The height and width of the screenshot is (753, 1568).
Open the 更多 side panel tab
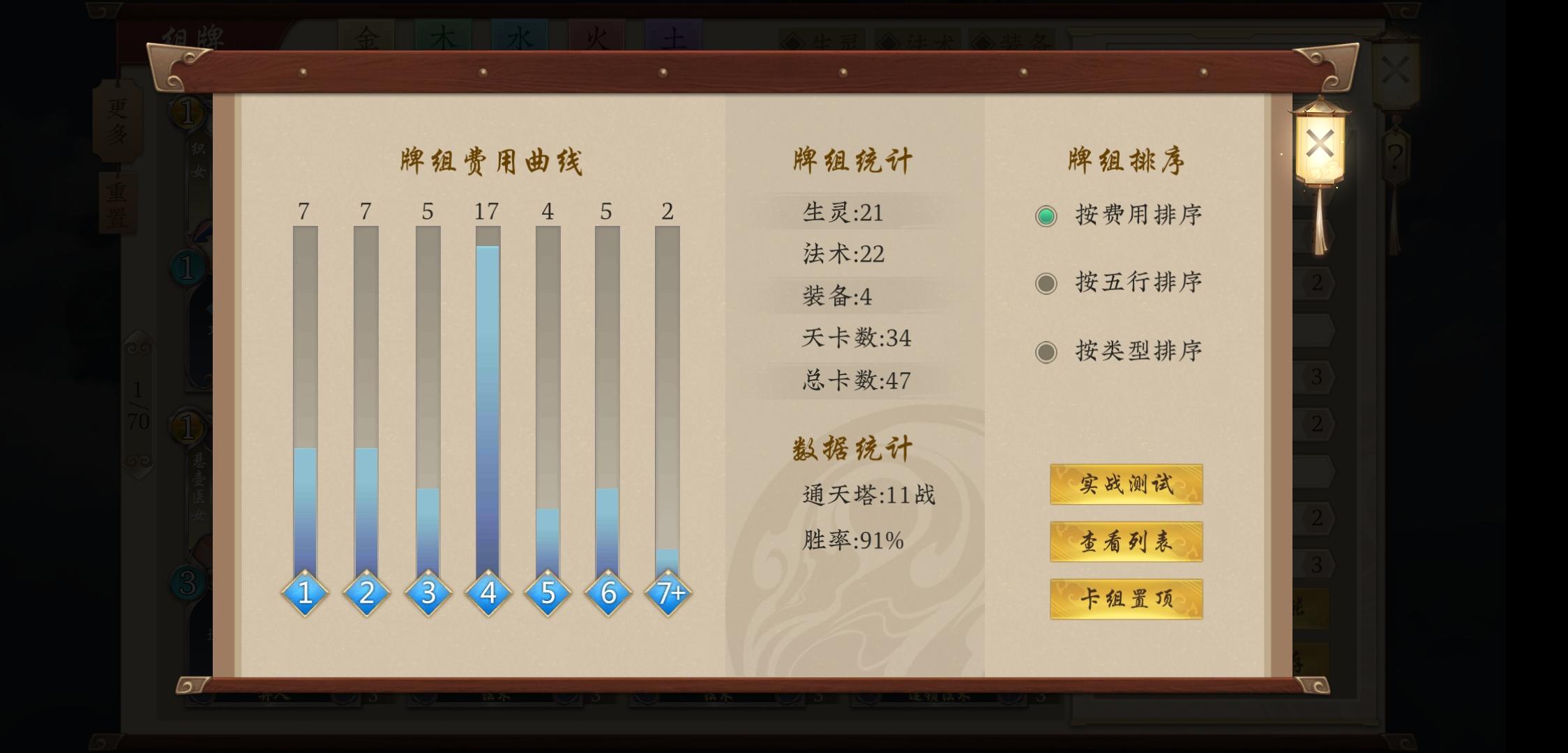pos(116,122)
